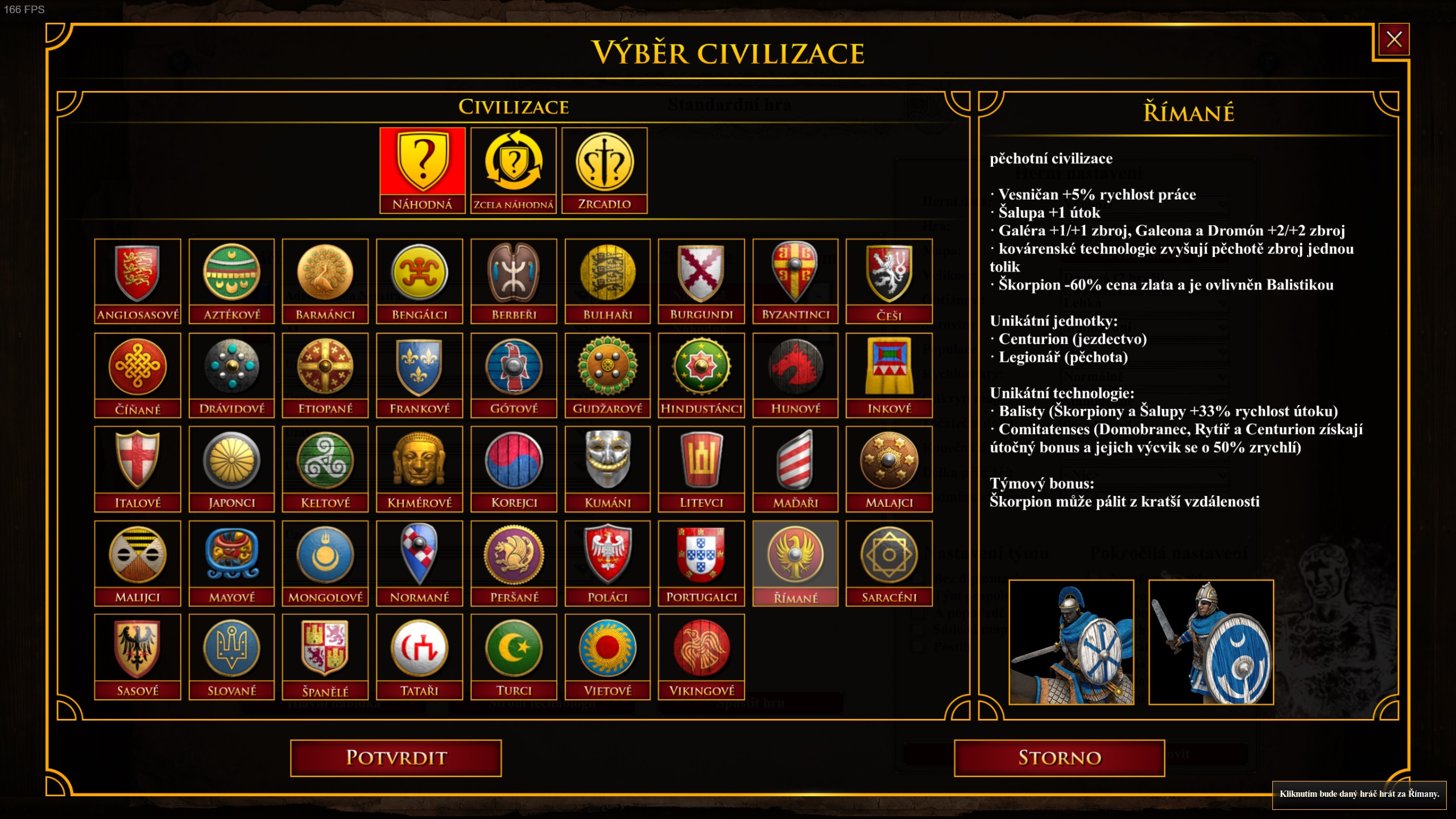This screenshot has width=1456, height=819.
Task: Pick the Mongolové civilization
Action: [325, 563]
